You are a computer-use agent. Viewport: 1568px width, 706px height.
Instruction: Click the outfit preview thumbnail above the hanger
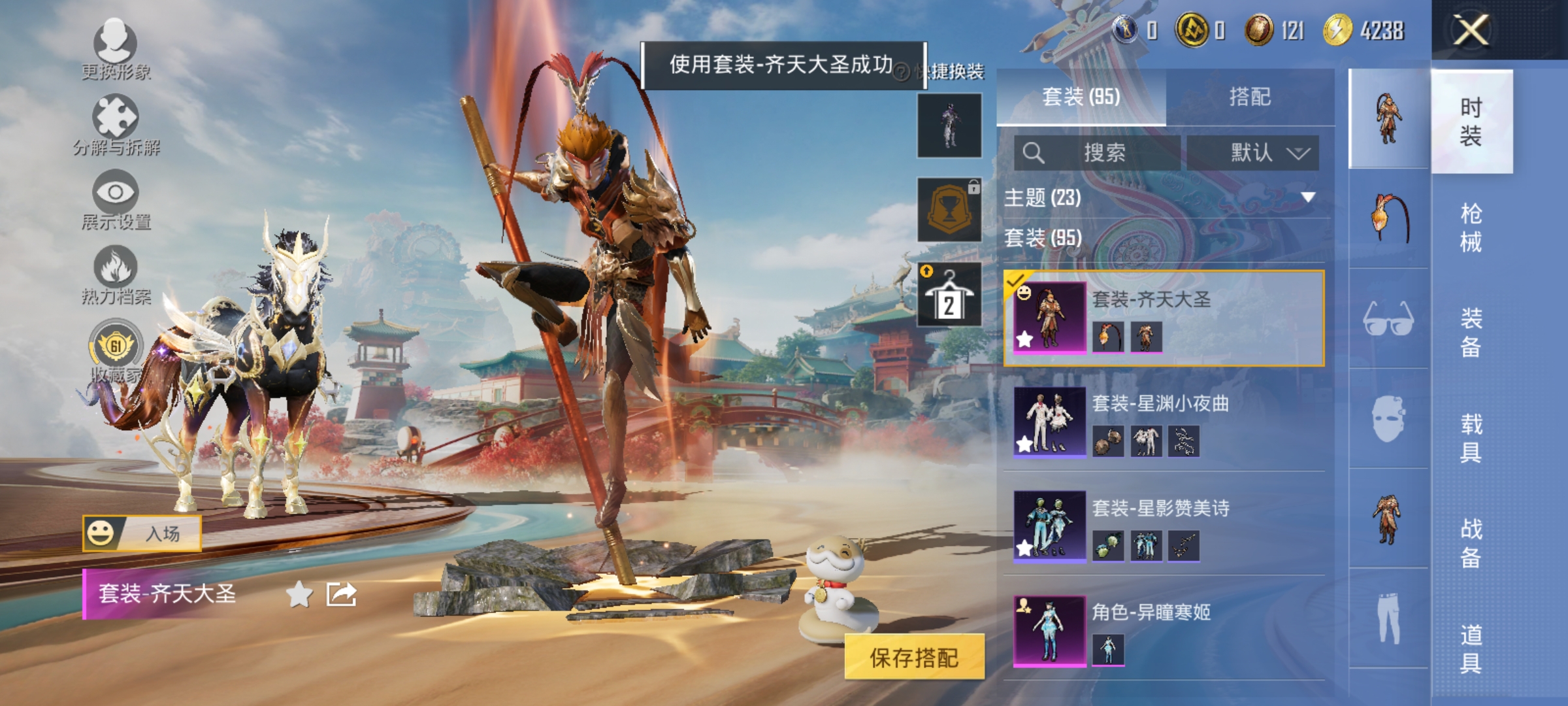pos(949,126)
